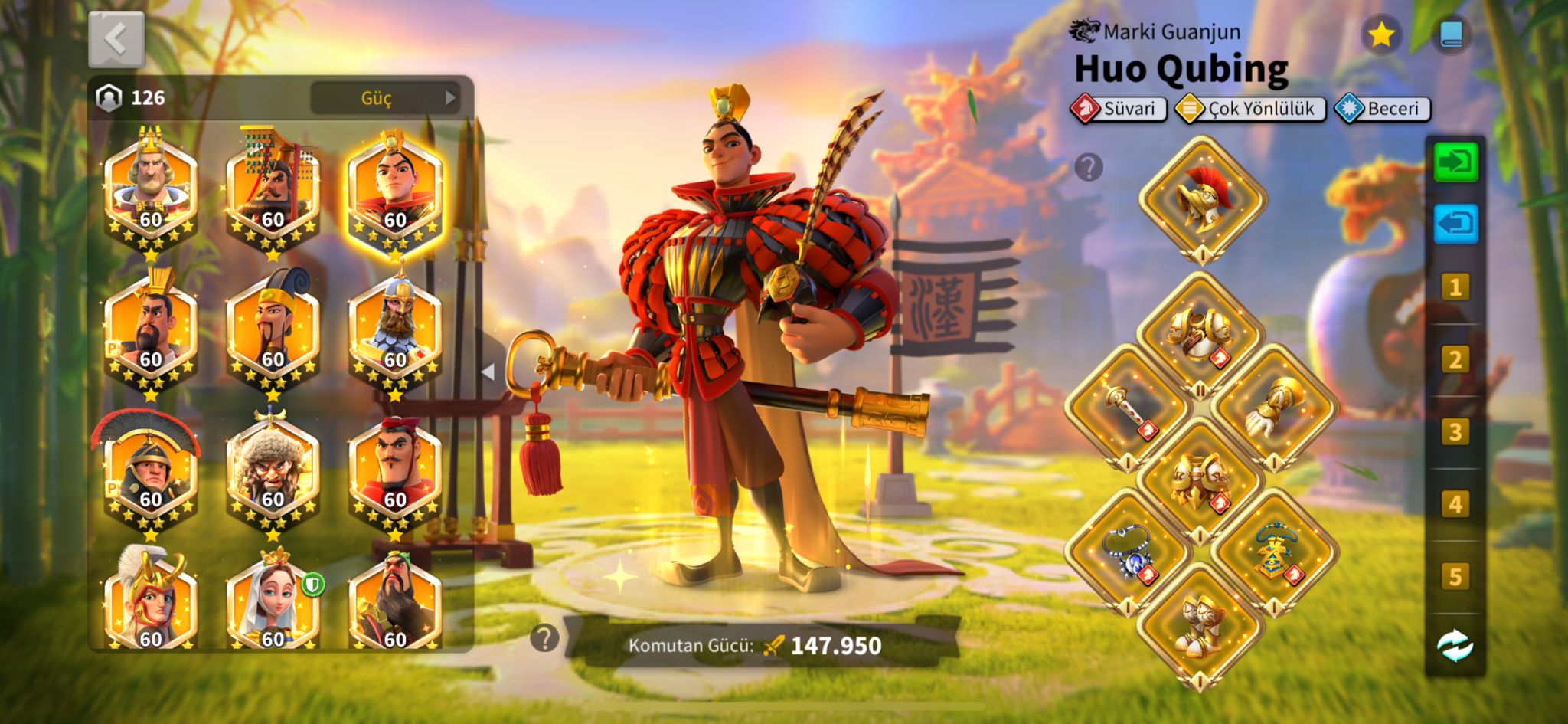This screenshot has height=724, width=1568.
Task: Toggle the favorite star button
Action: coord(1381,34)
